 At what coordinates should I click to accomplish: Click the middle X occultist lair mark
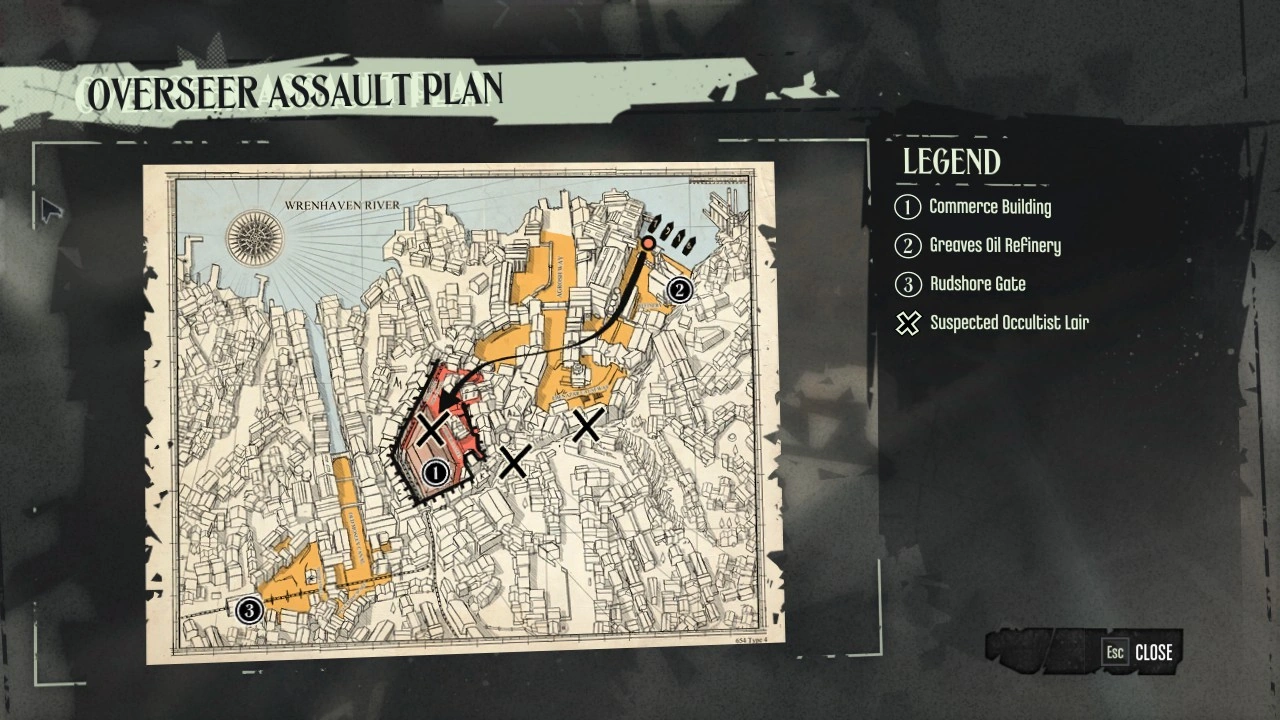(x=514, y=462)
